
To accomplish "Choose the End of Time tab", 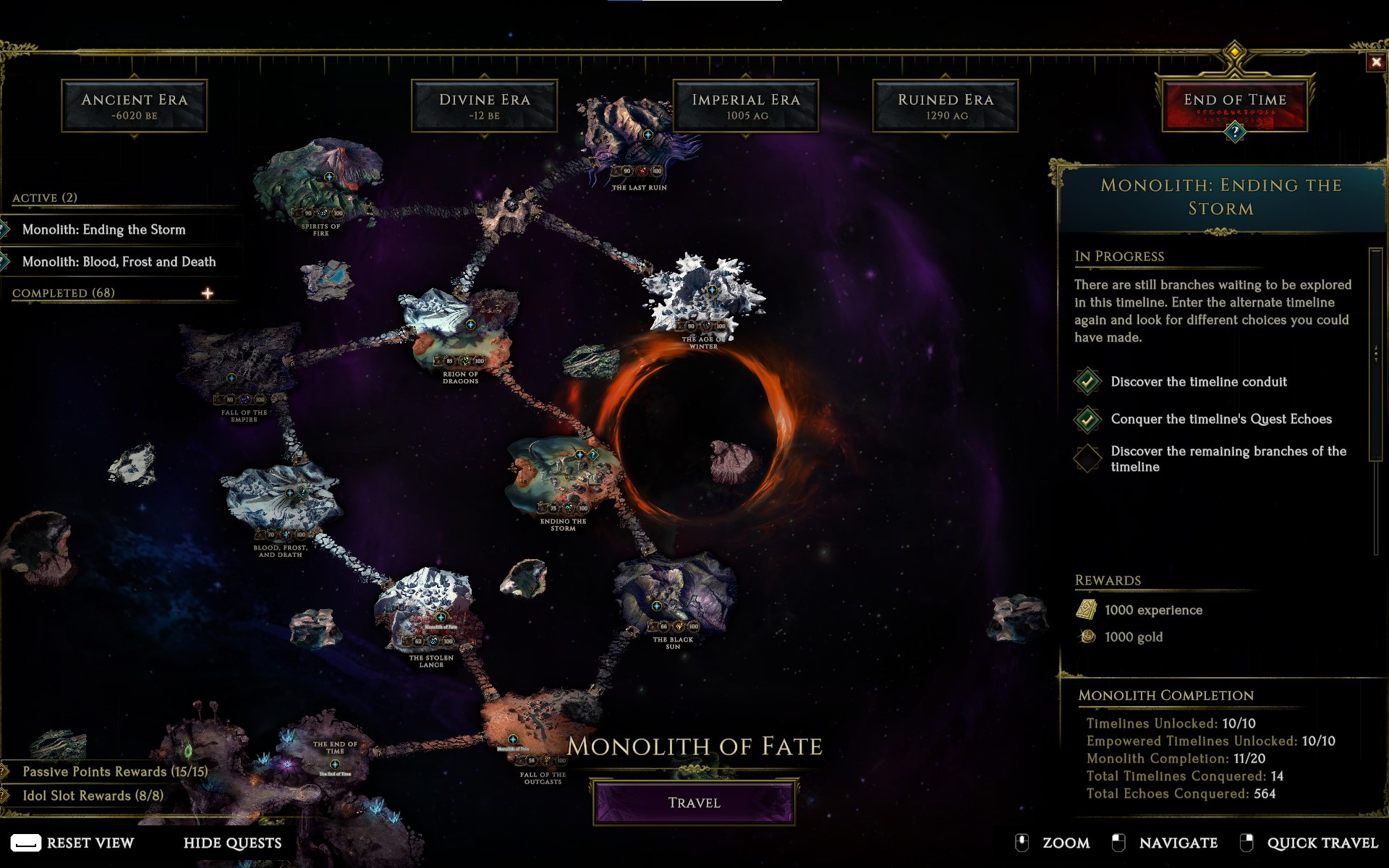I will click(1234, 106).
